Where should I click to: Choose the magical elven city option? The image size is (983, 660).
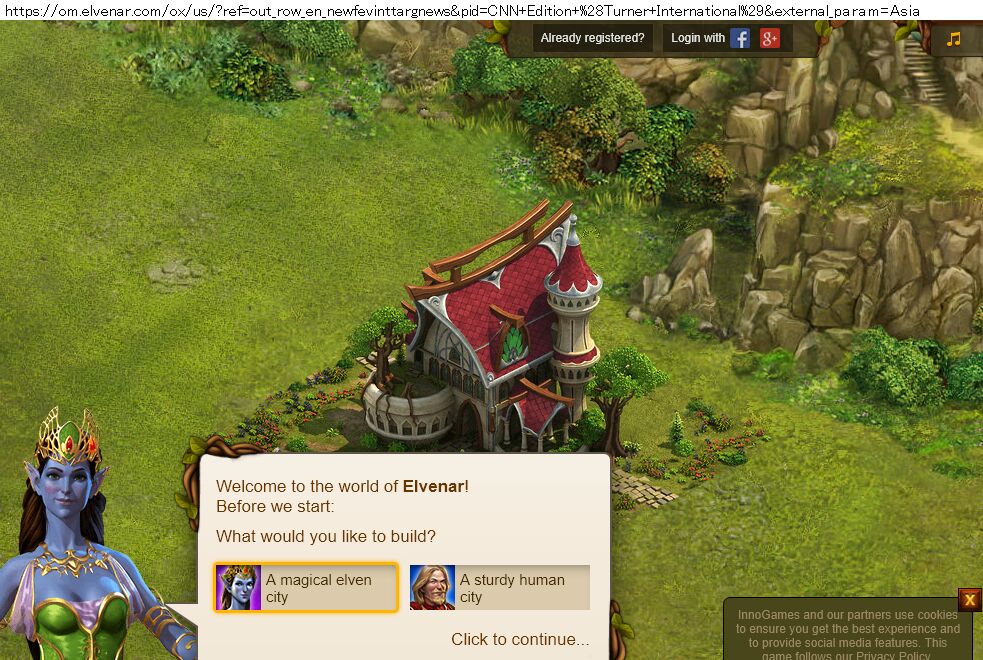(306, 587)
